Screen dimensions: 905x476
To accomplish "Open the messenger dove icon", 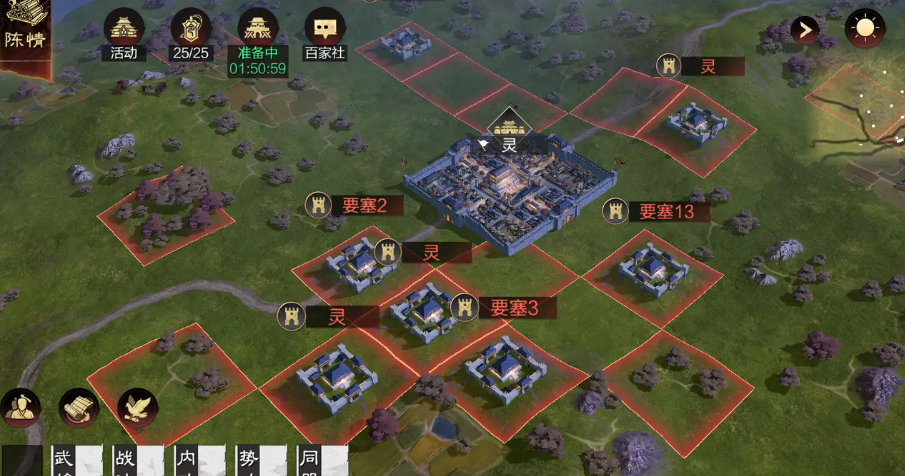I will pos(138,407).
